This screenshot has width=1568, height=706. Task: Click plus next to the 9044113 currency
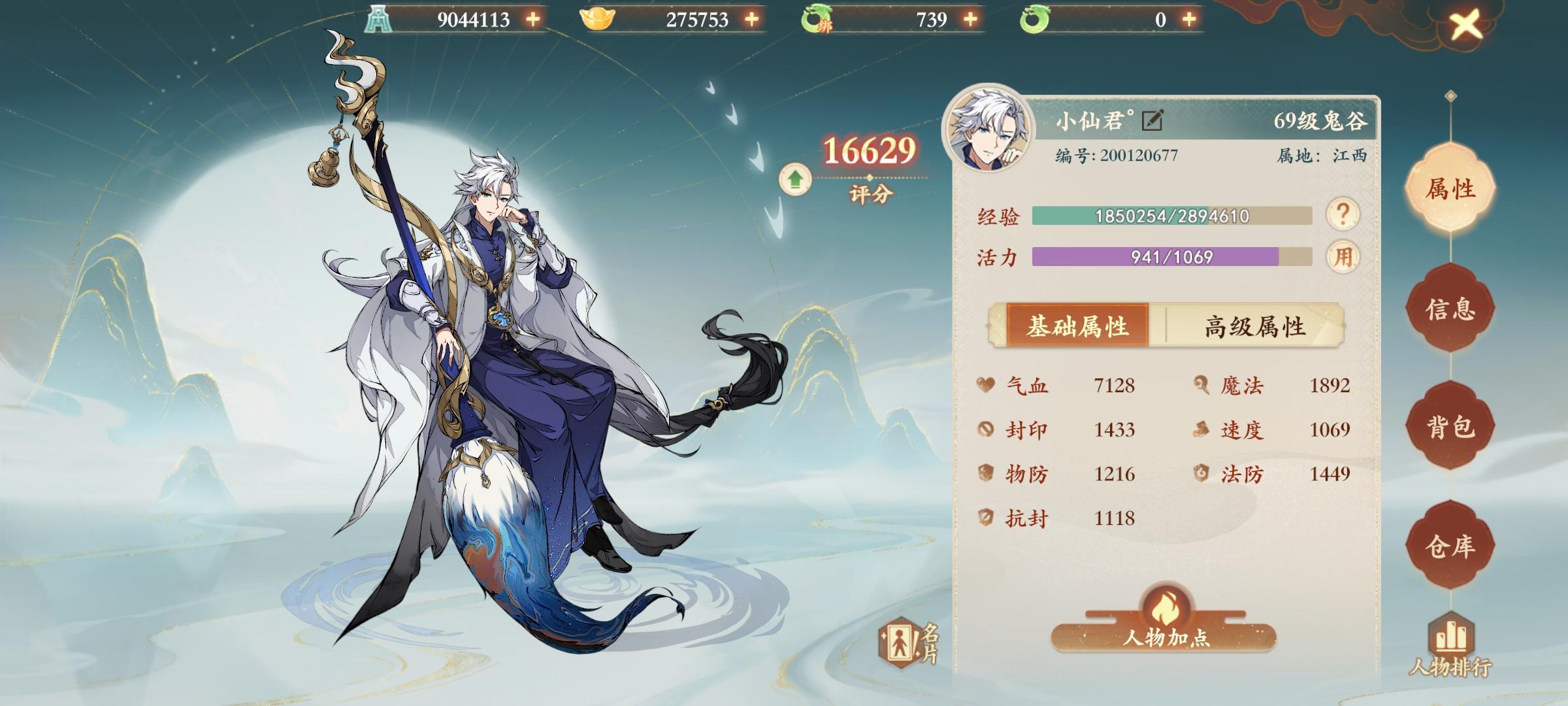tap(532, 20)
